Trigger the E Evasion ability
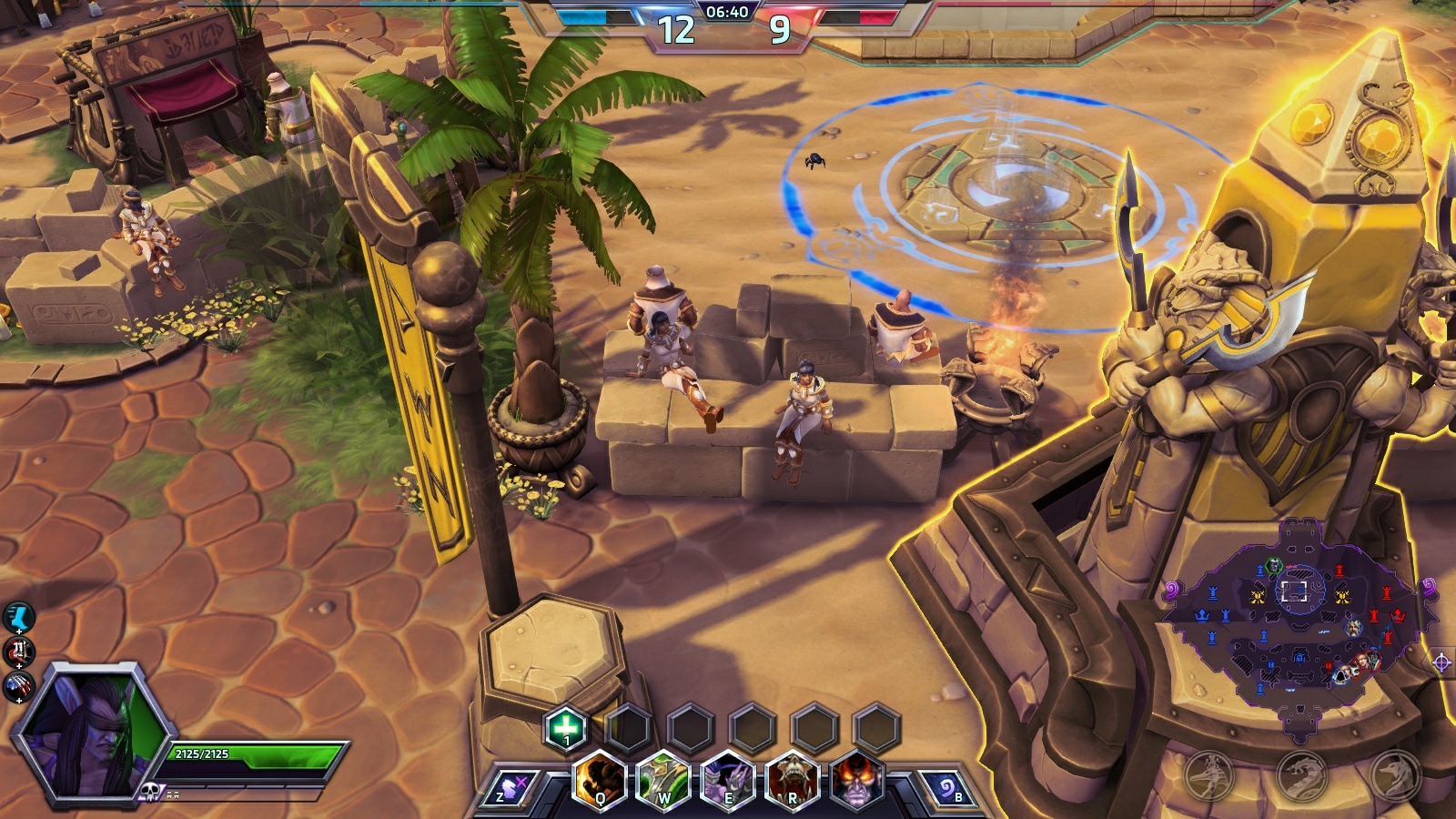The width and height of the screenshot is (1456, 819). [x=728, y=782]
